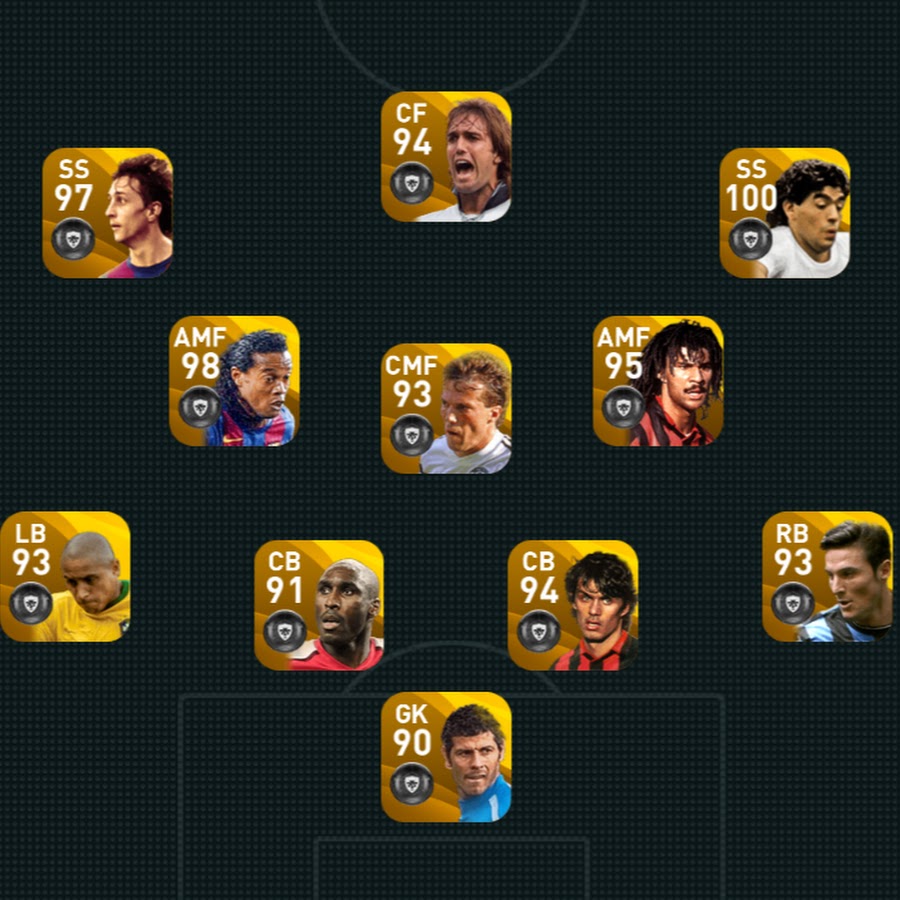
Task: Select the CF 94 player card
Action: [x=446, y=157]
